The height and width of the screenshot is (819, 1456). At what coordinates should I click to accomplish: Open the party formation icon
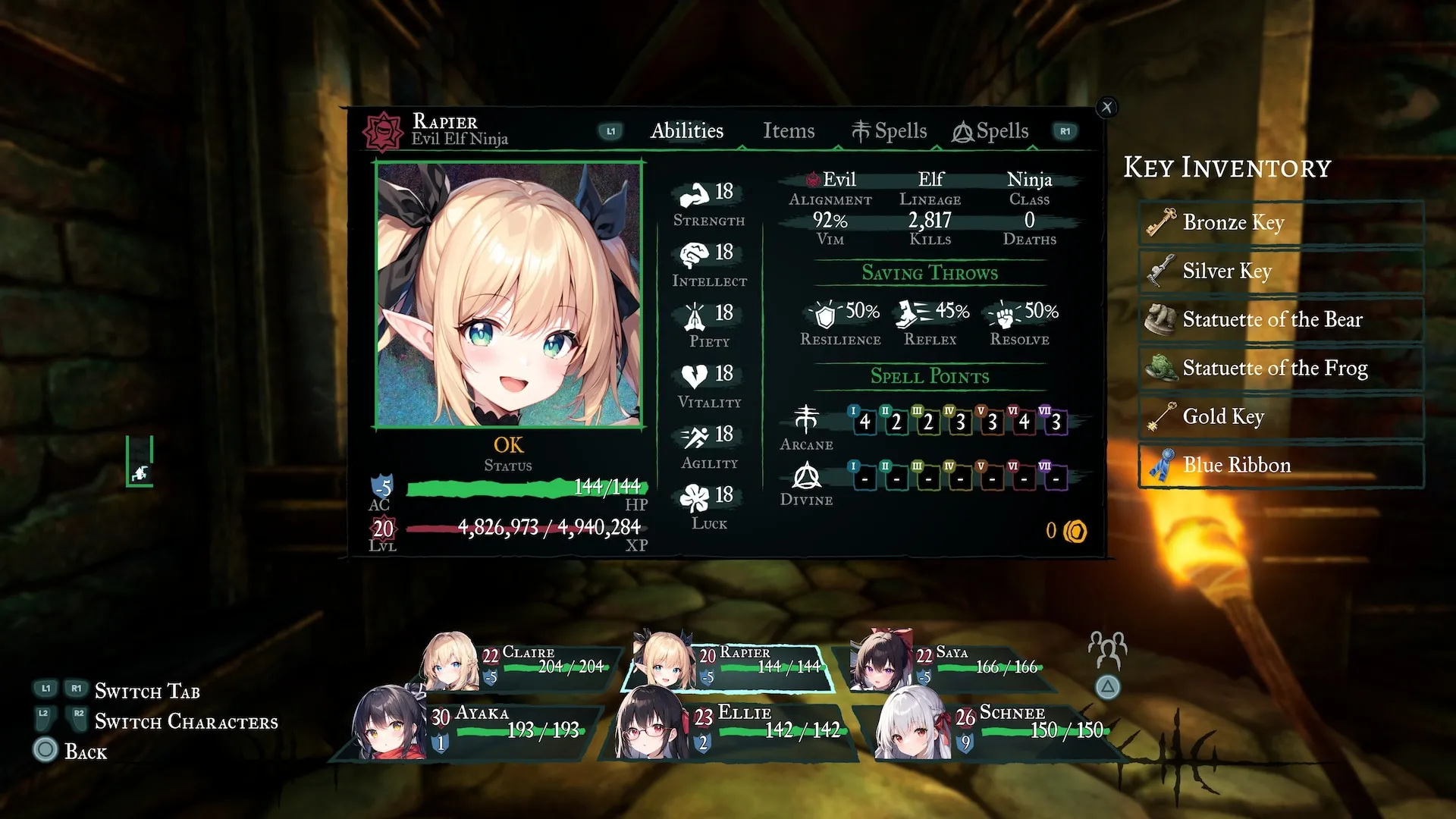pos(1107,650)
